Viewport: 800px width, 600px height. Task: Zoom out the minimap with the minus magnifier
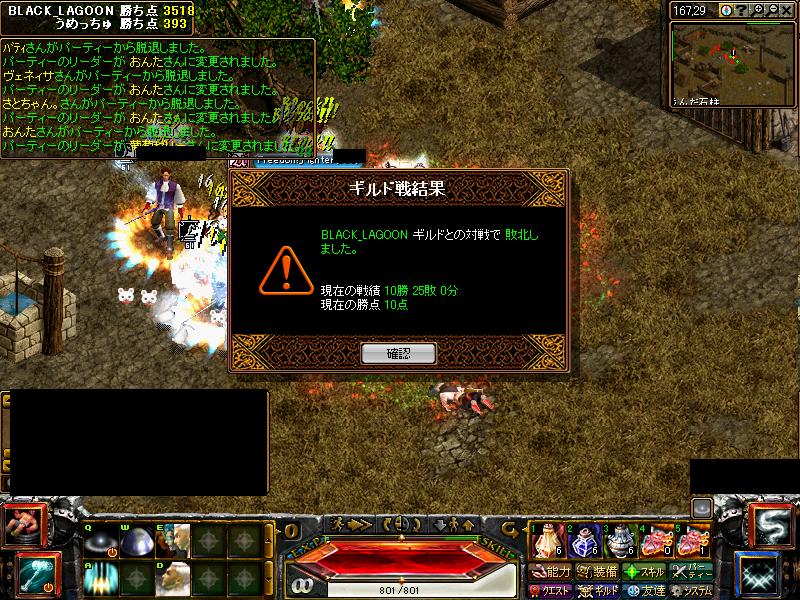(x=772, y=10)
